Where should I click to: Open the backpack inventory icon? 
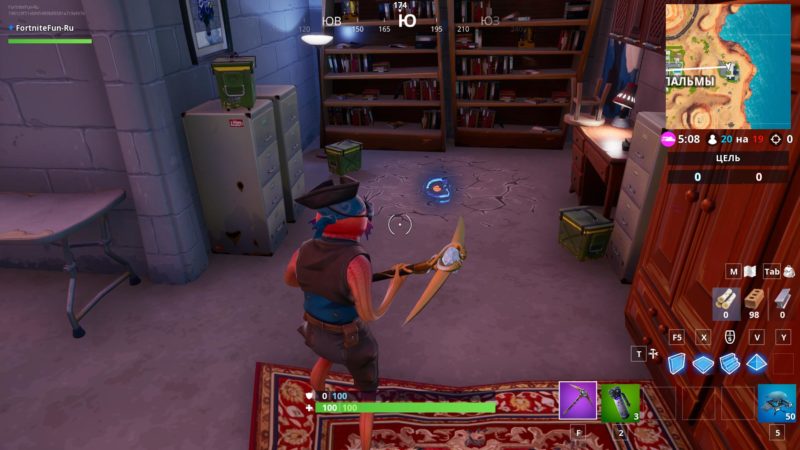[789, 271]
